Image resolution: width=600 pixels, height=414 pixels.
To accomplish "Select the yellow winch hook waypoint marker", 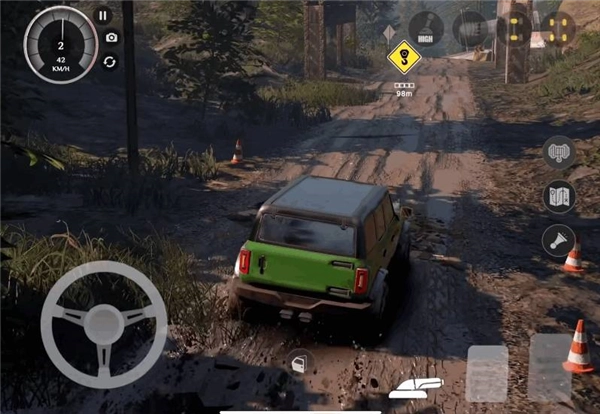I will 404,57.
